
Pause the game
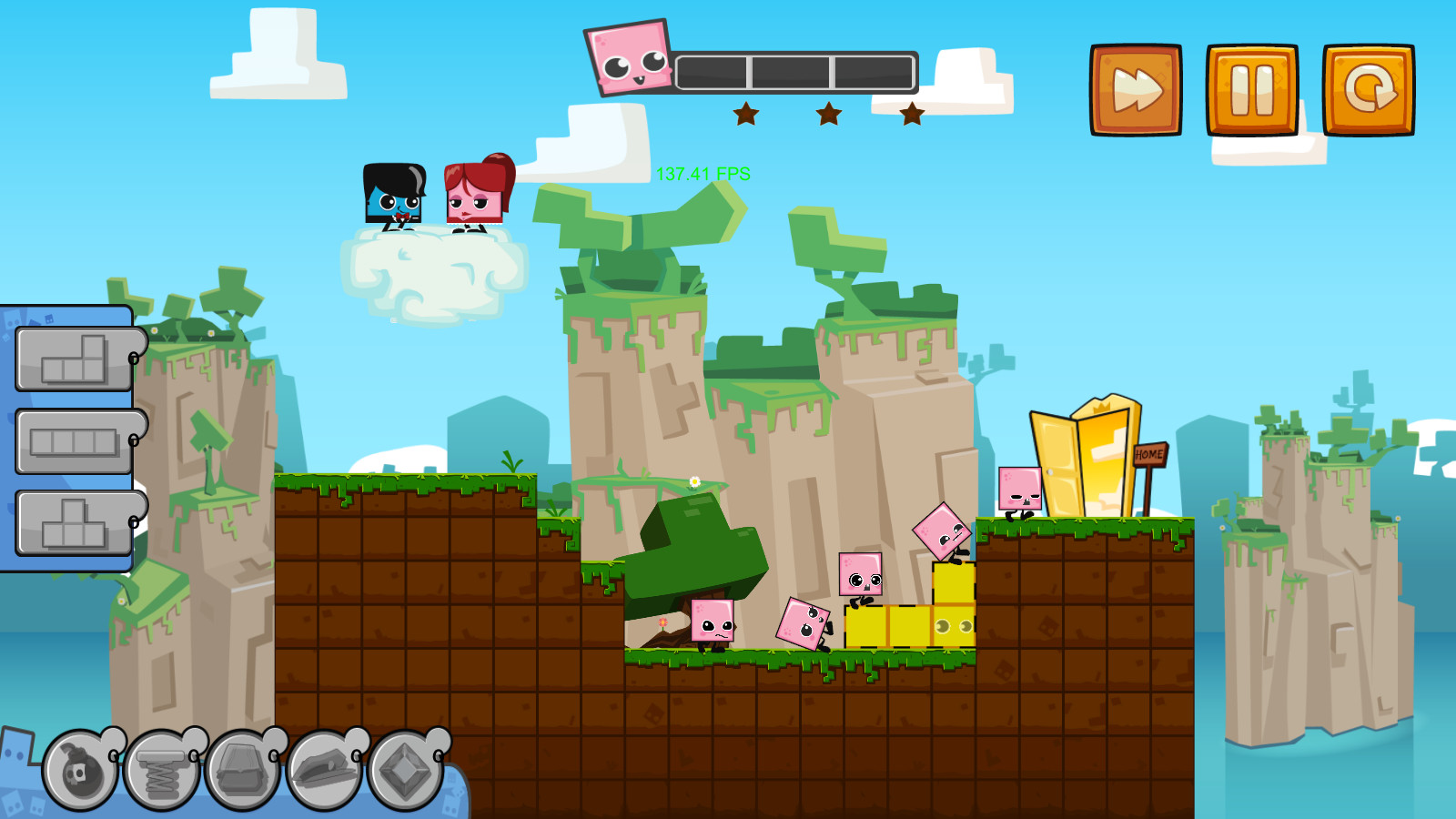pos(1253,87)
